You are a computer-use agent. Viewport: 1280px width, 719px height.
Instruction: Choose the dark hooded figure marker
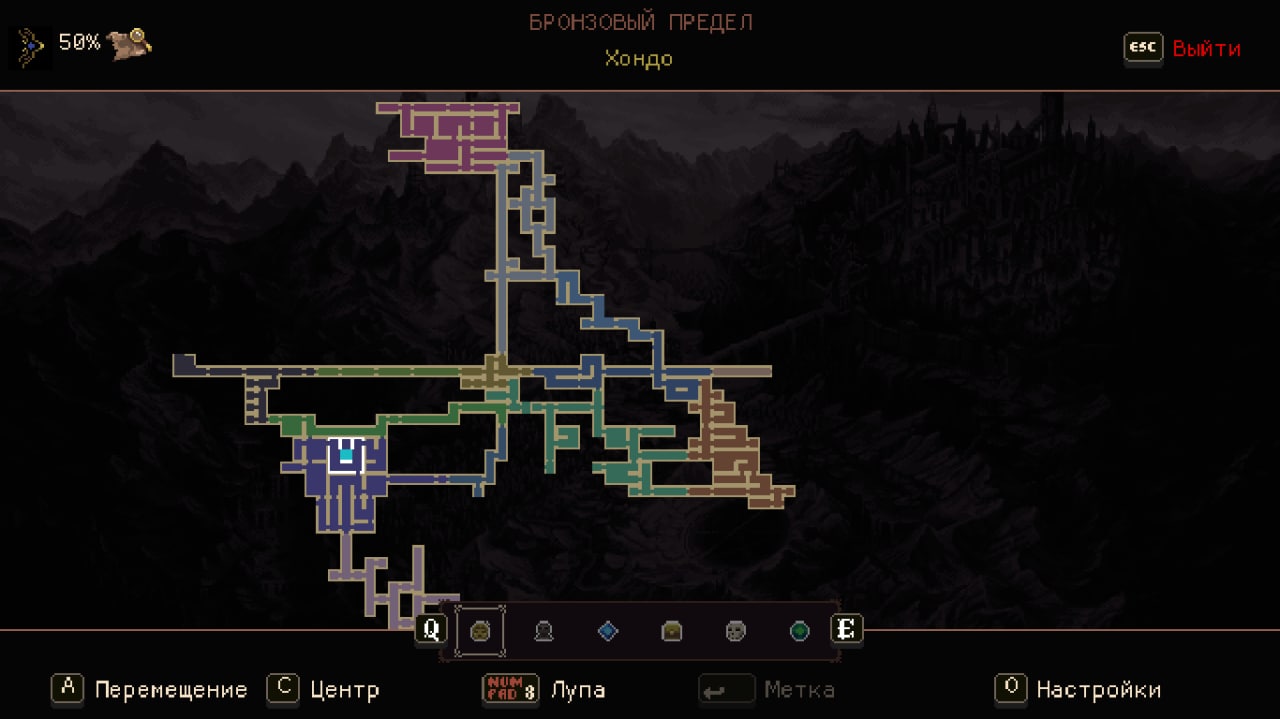click(543, 631)
